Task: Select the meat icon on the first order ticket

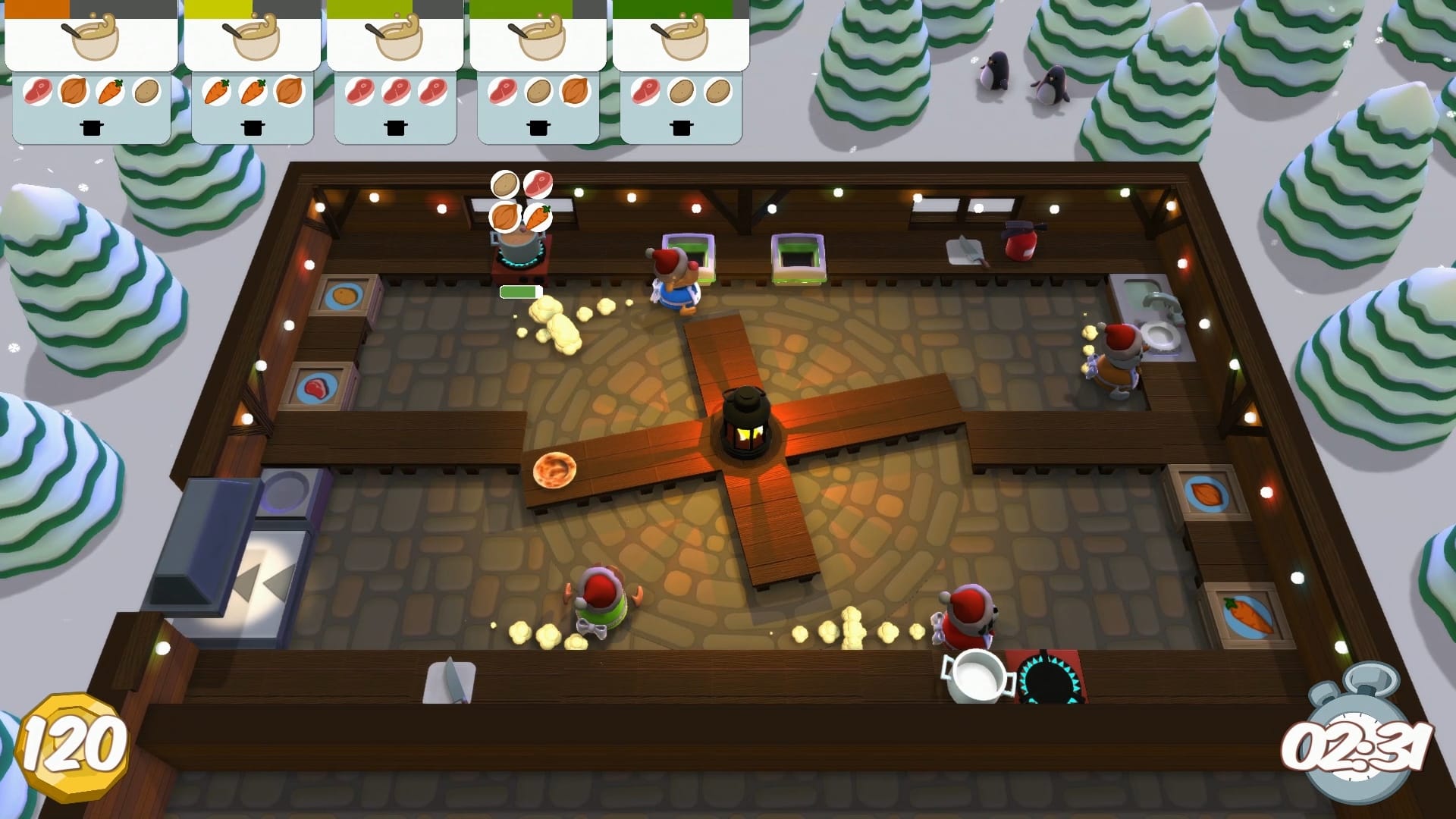Action: (x=37, y=92)
